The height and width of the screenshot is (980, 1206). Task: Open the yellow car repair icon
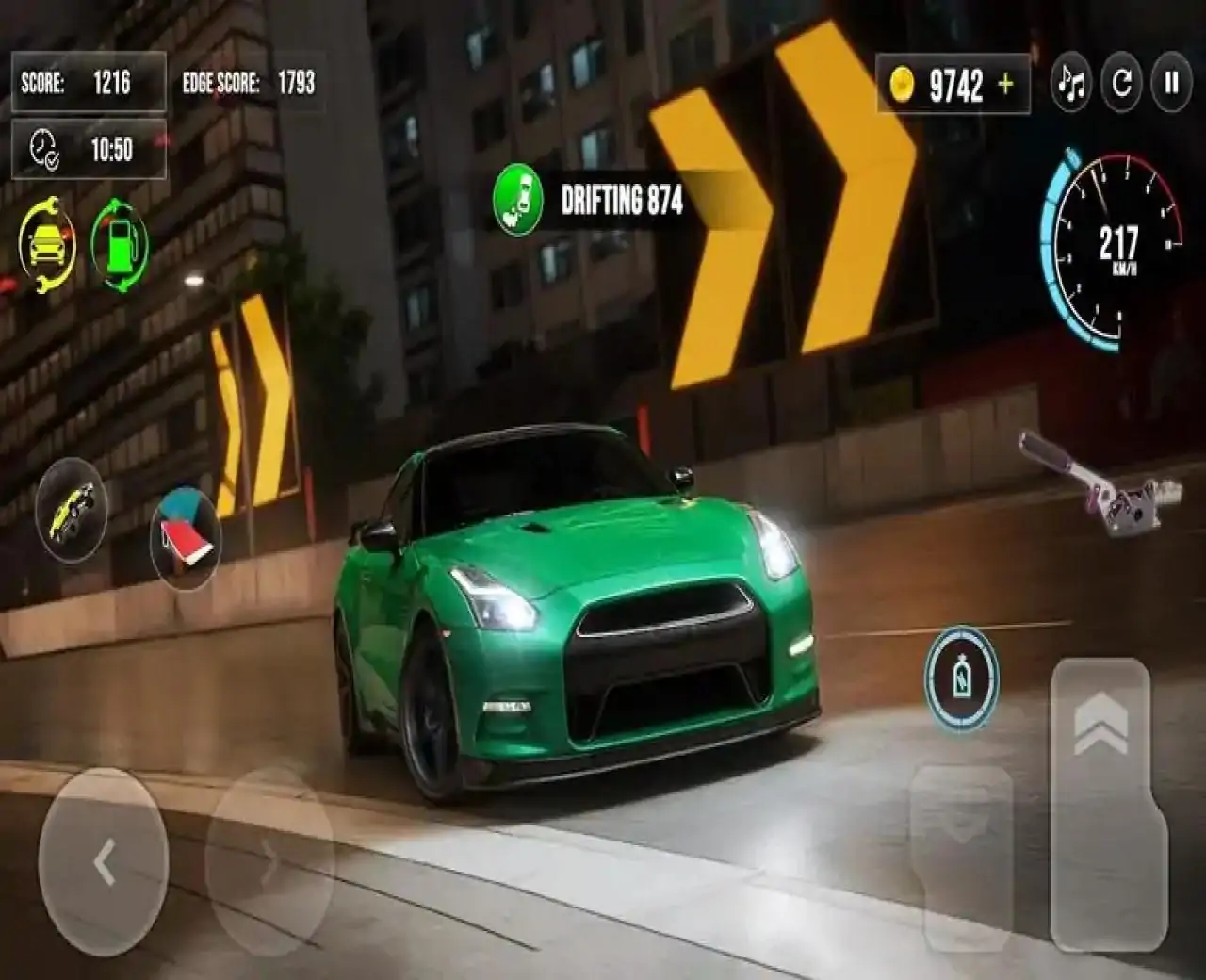point(47,244)
